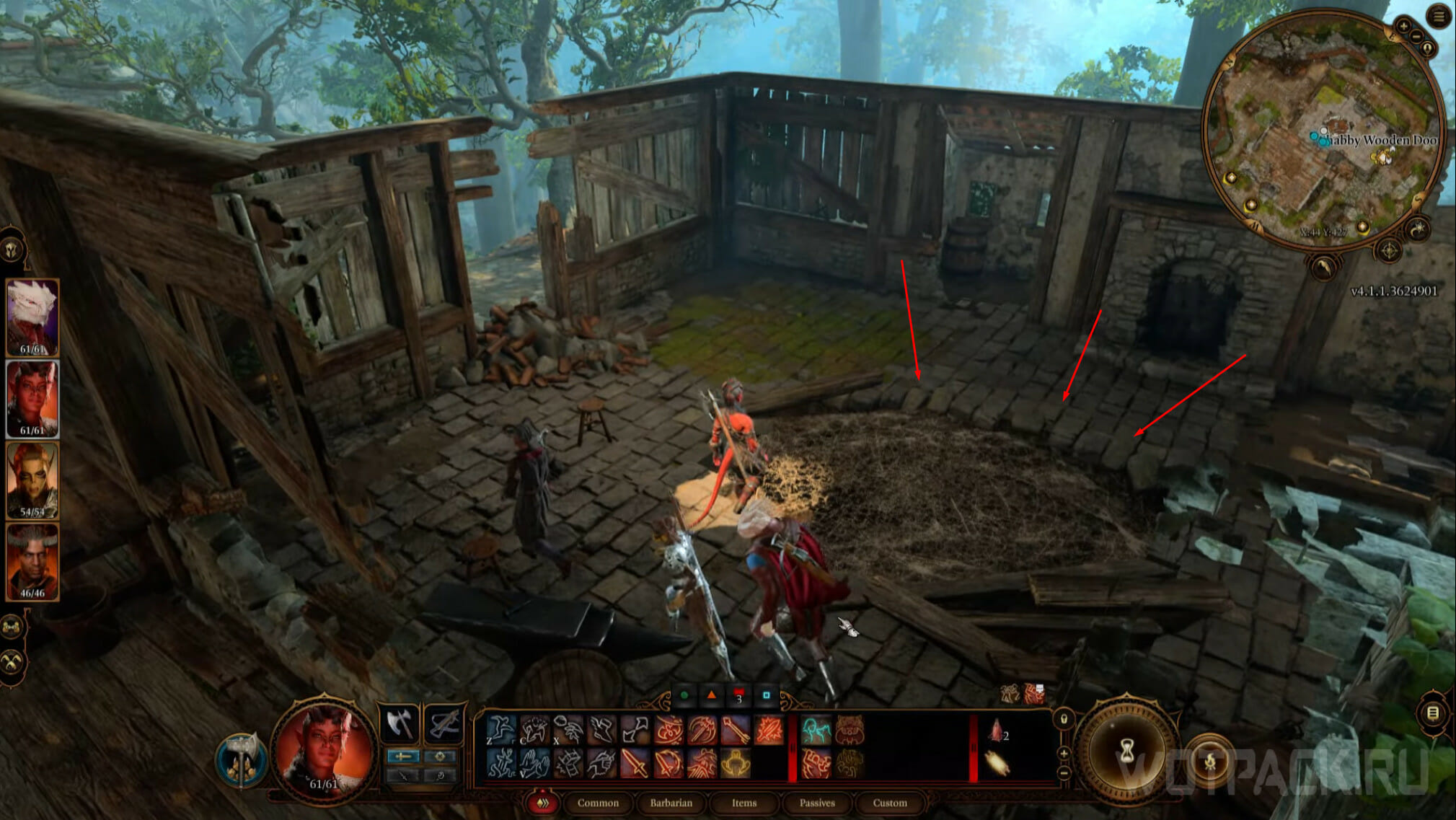The width and height of the screenshot is (1456, 820).
Task: Click the large active character portrait
Action: [323, 750]
